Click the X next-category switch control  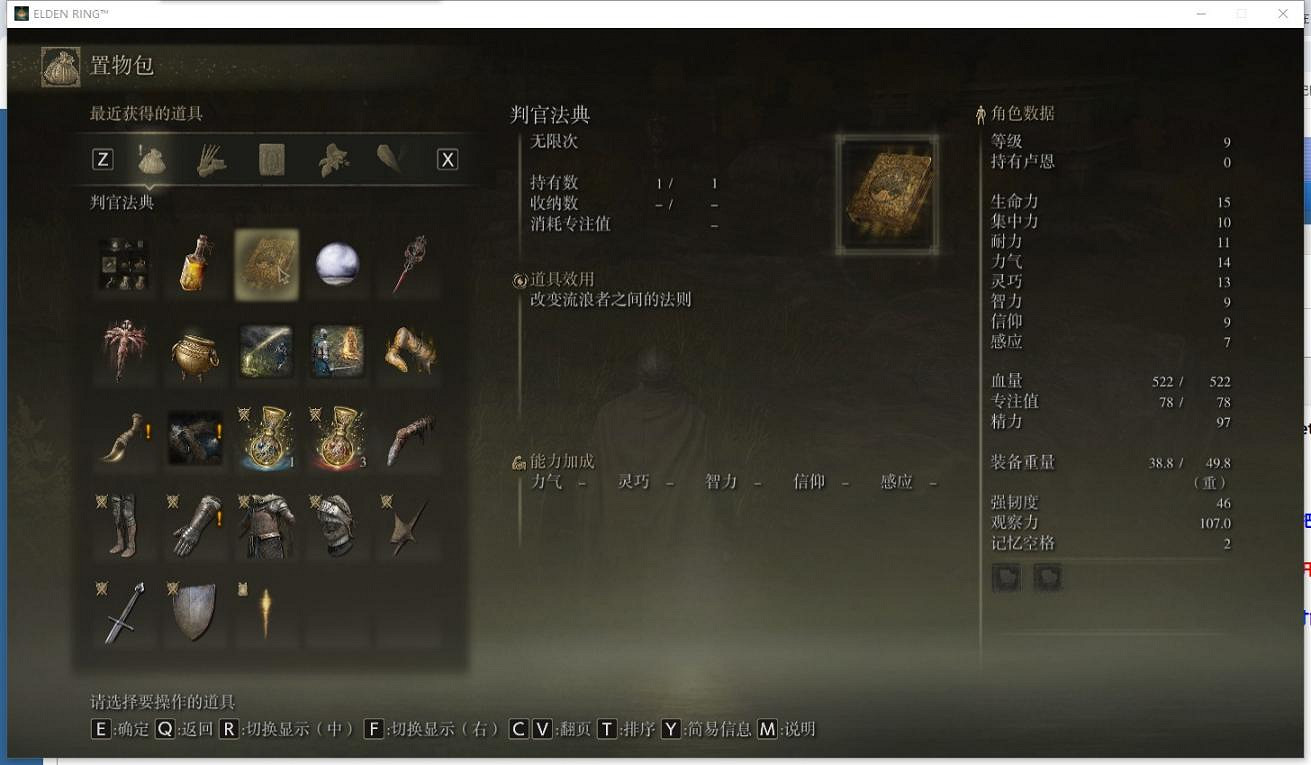(x=447, y=158)
